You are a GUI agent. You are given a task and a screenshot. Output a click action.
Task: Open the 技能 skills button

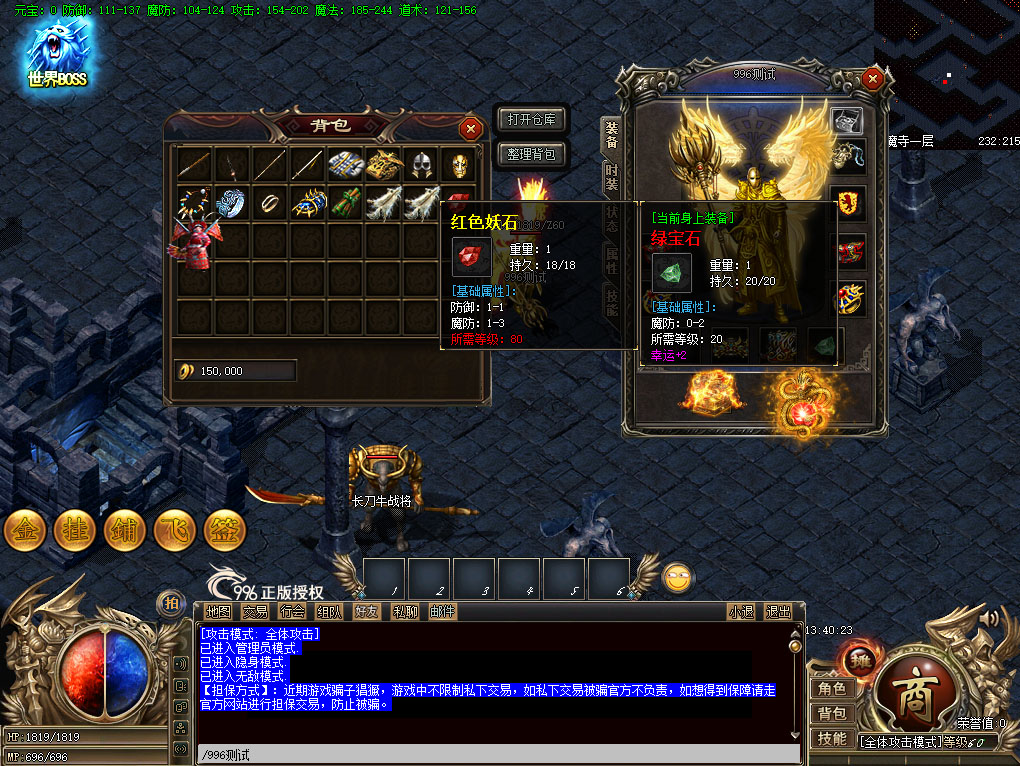[832, 738]
